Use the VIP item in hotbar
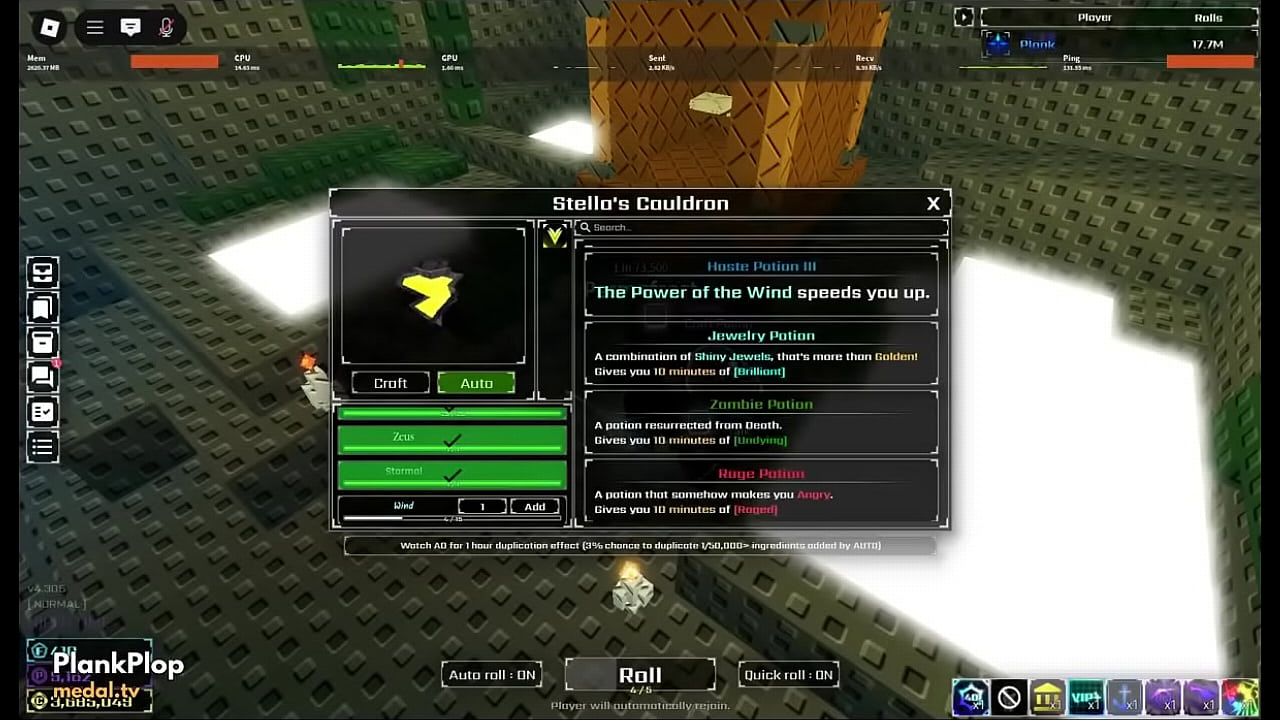 coord(1085,697)
